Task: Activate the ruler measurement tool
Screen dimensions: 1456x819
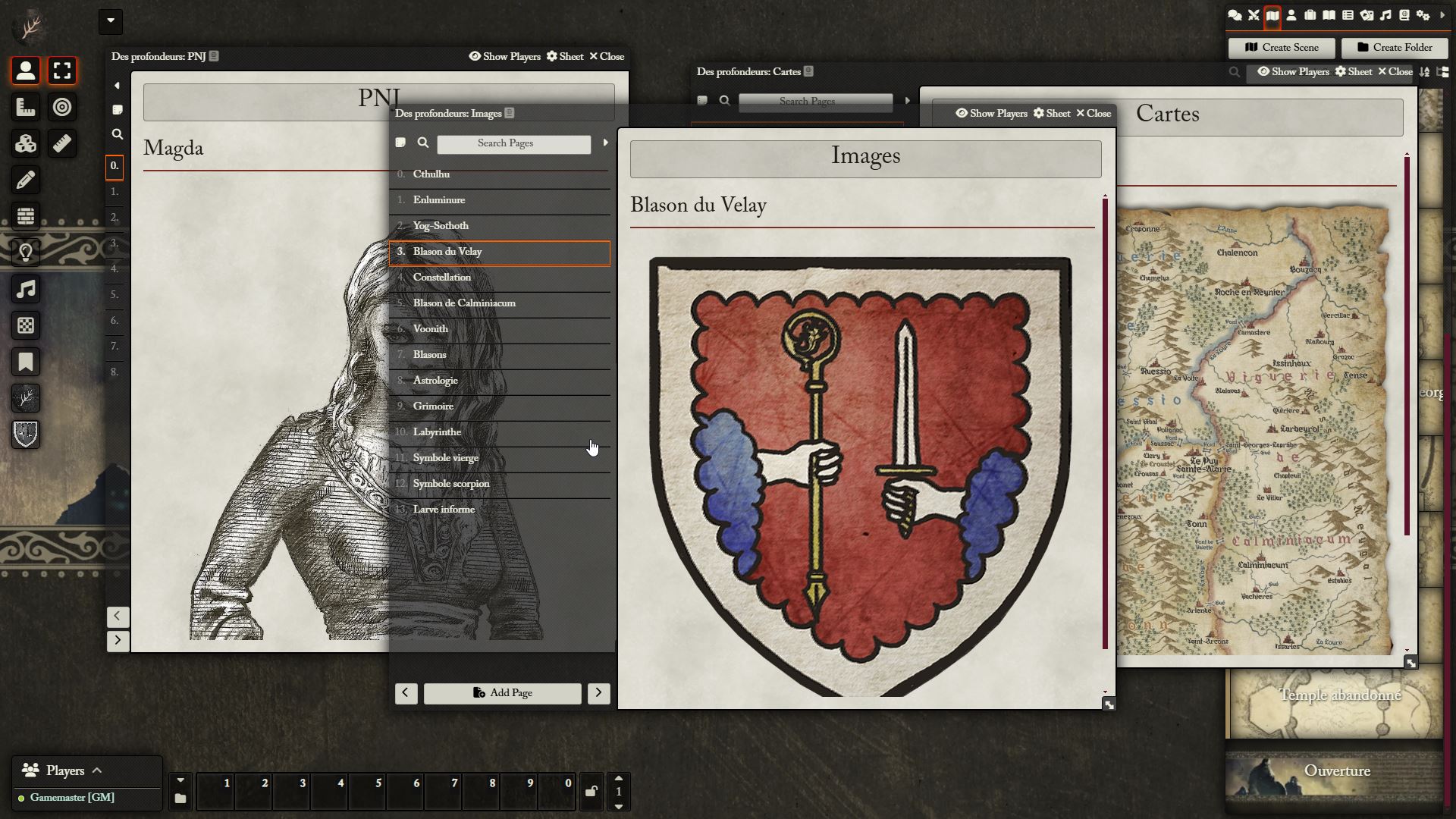Action: coord(62,144)
